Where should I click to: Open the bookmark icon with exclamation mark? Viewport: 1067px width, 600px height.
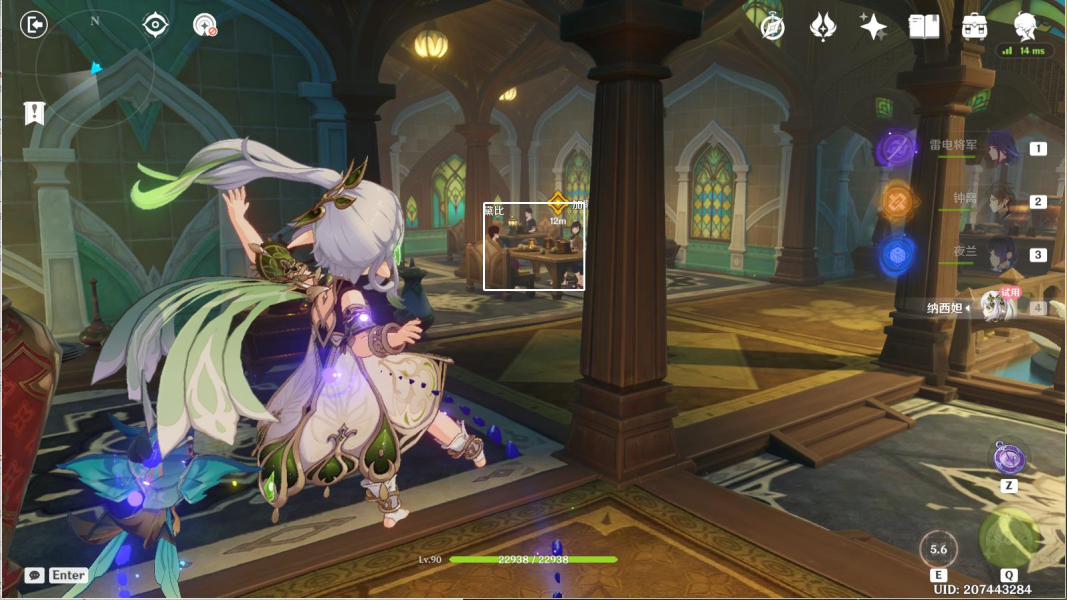tap(35, 113)
